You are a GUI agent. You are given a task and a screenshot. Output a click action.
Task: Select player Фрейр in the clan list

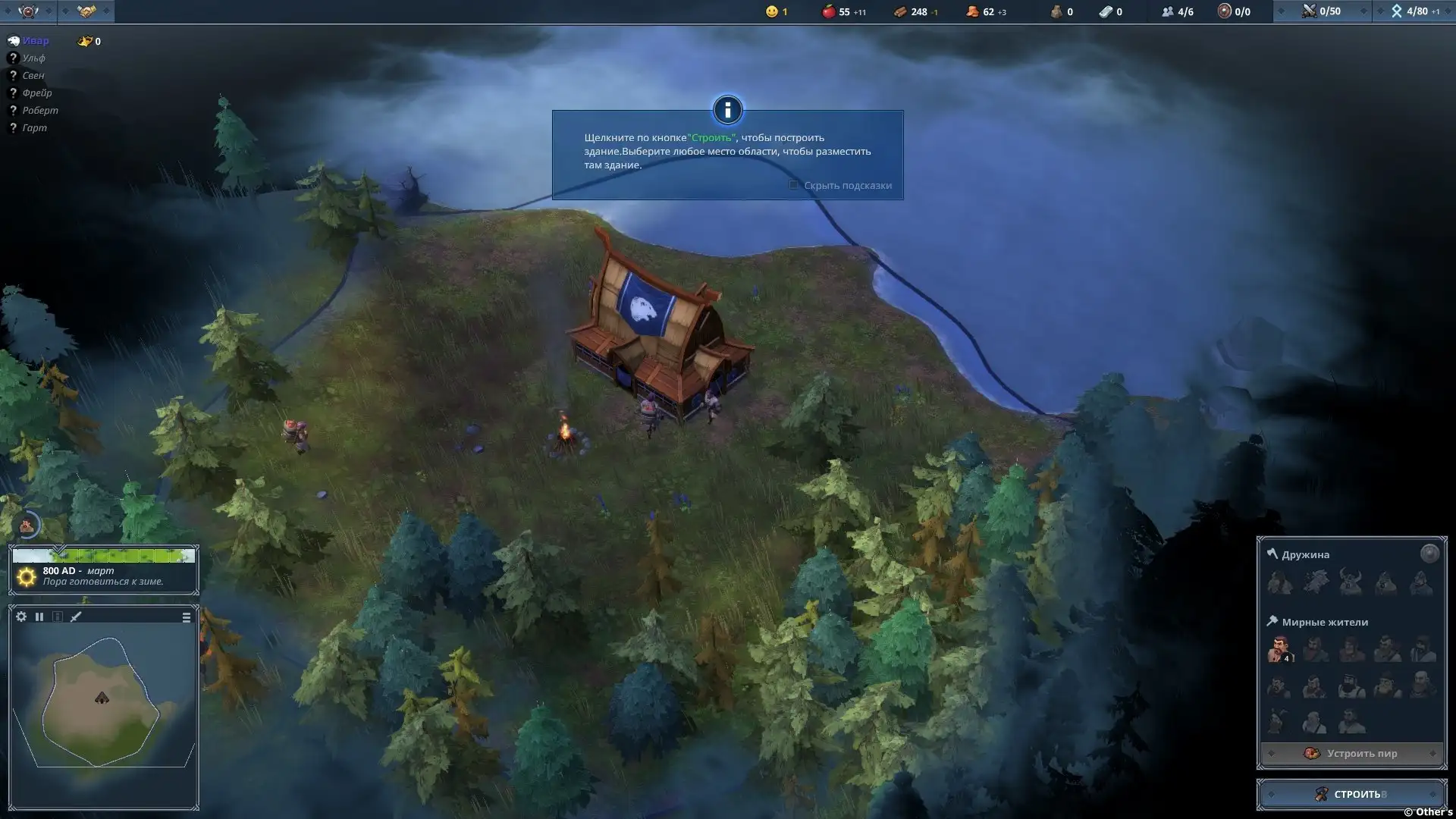(36, 93)
